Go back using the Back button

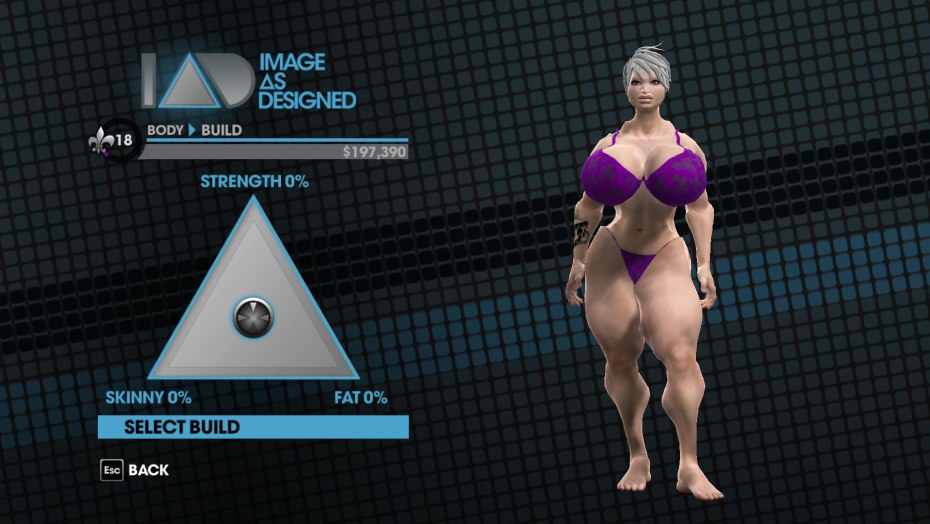[x=134, y=469]
